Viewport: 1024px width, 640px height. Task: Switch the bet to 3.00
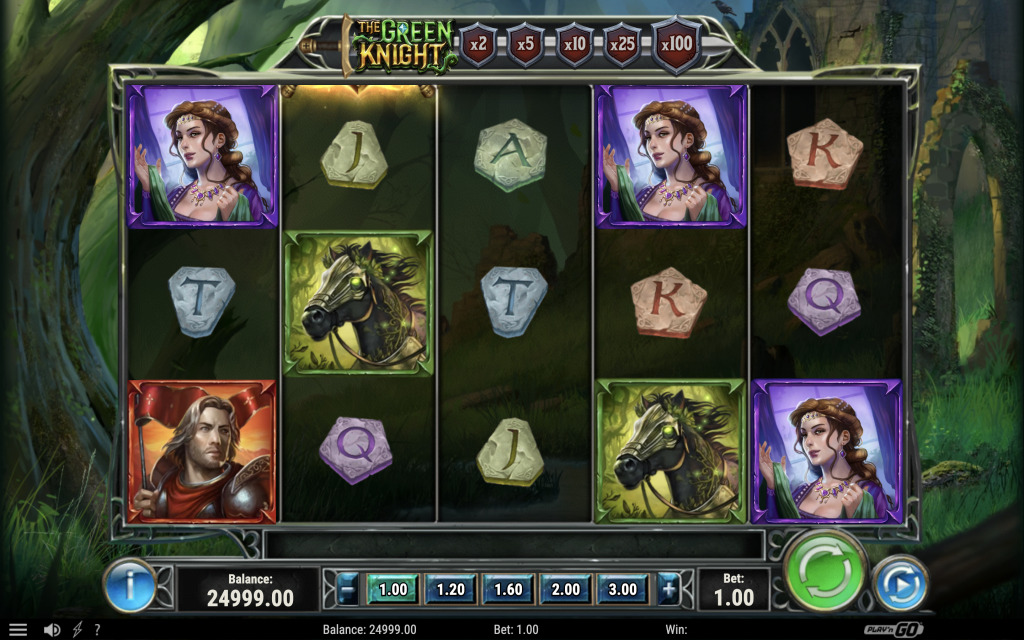[622, 589]
